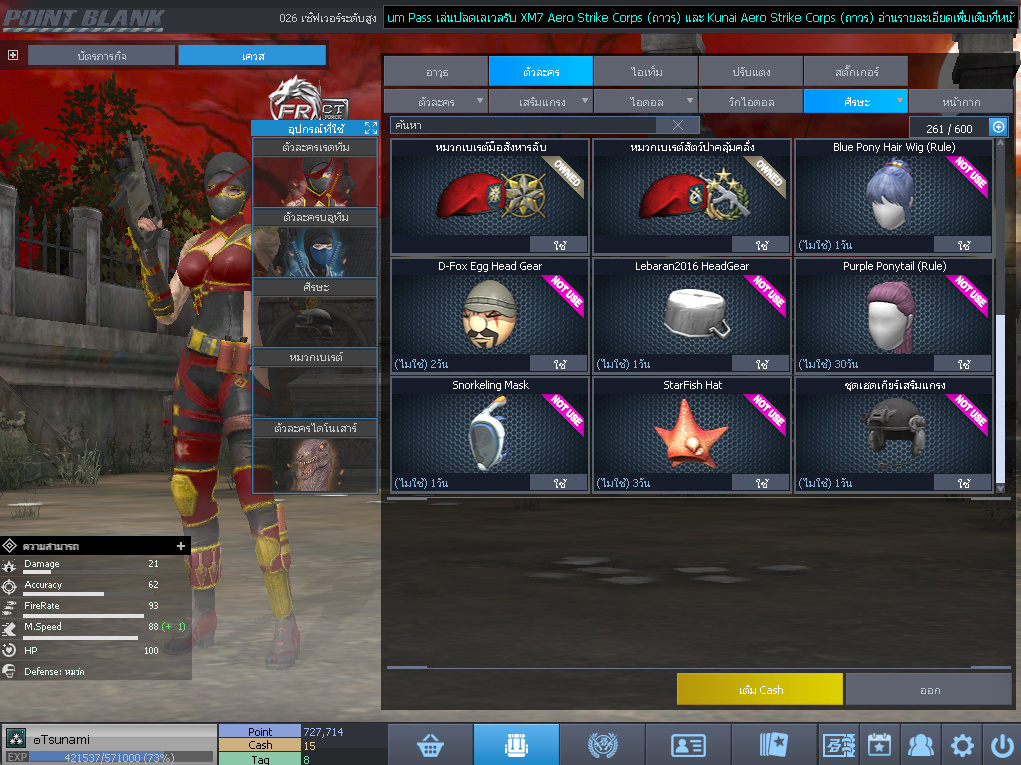
Task: Expand the abilities panel with the plus
Action: 181,546
